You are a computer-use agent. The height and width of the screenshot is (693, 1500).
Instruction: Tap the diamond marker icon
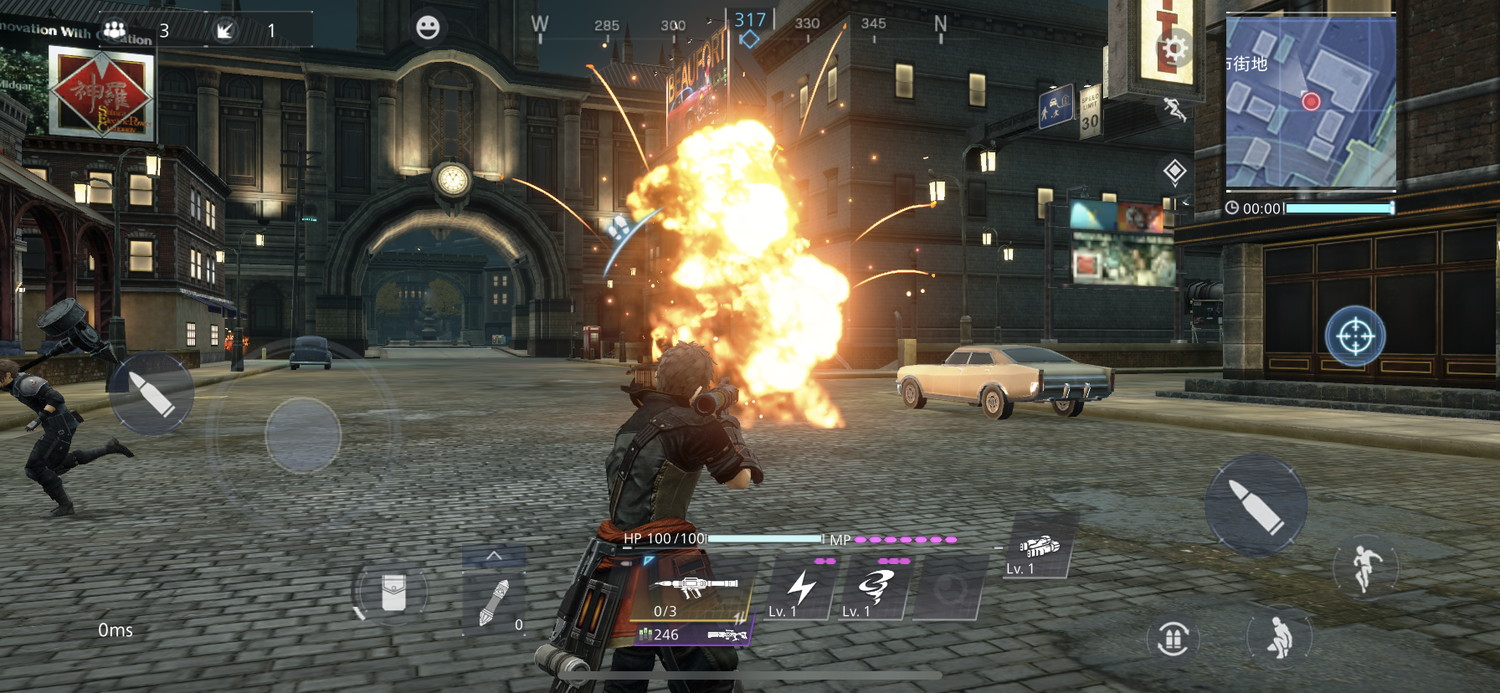point(1174,171)
